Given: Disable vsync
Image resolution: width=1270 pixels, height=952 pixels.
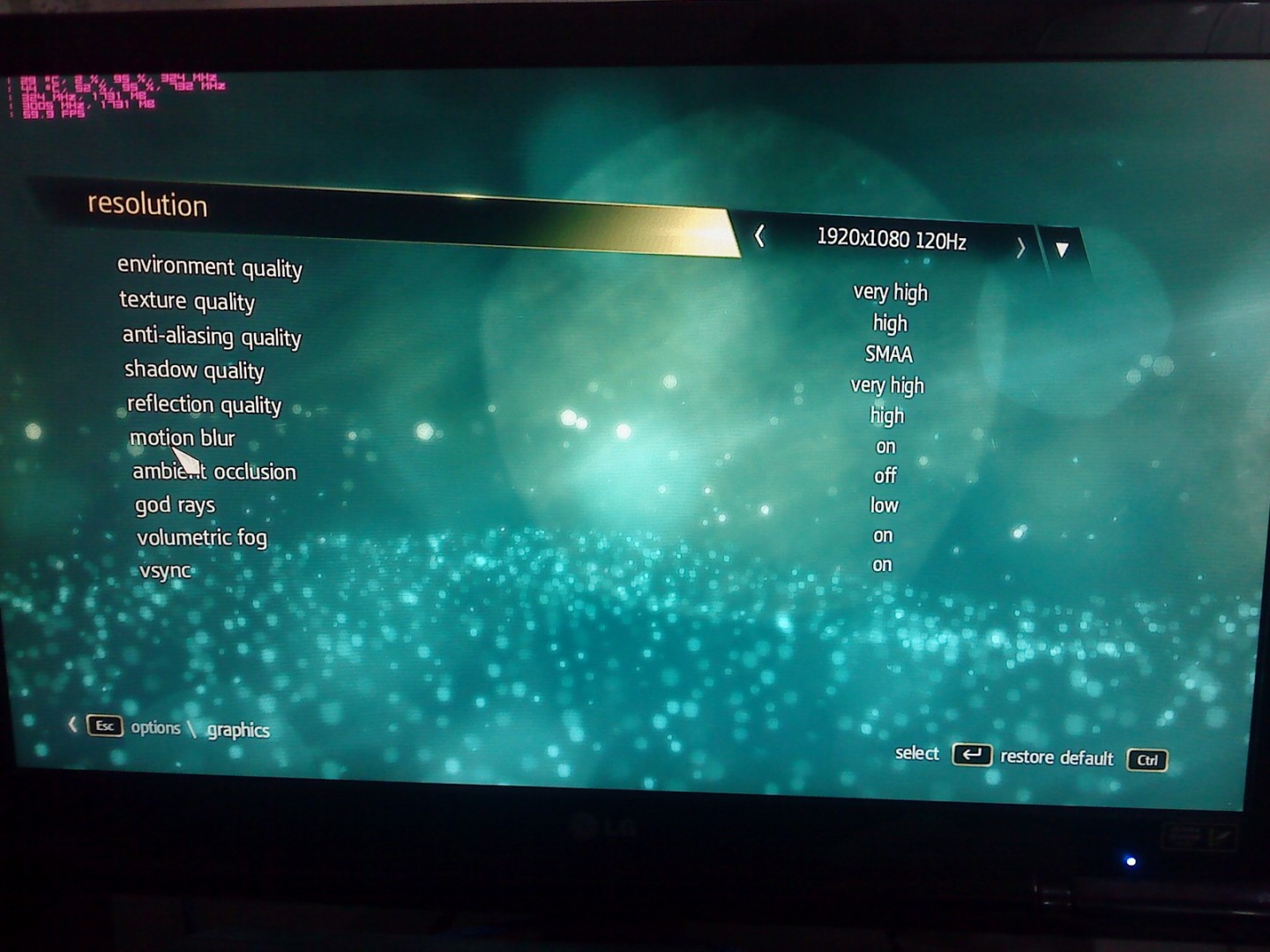Looking at the screenshot, I should point(882,564).
